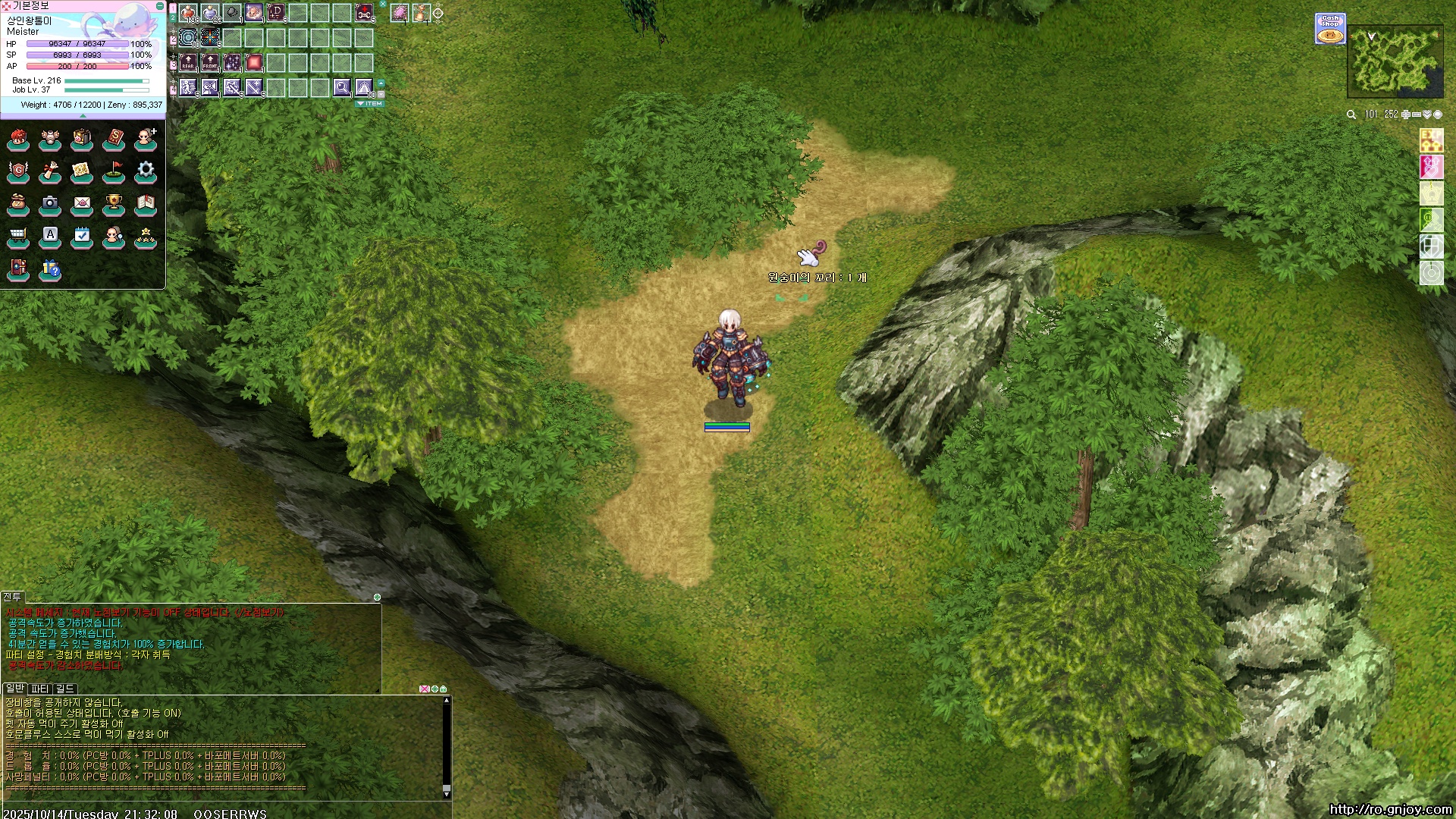This screenshot has height=819, width=1456.
Task: Open the skill book icon marked S
Action: tap(114, 138)
